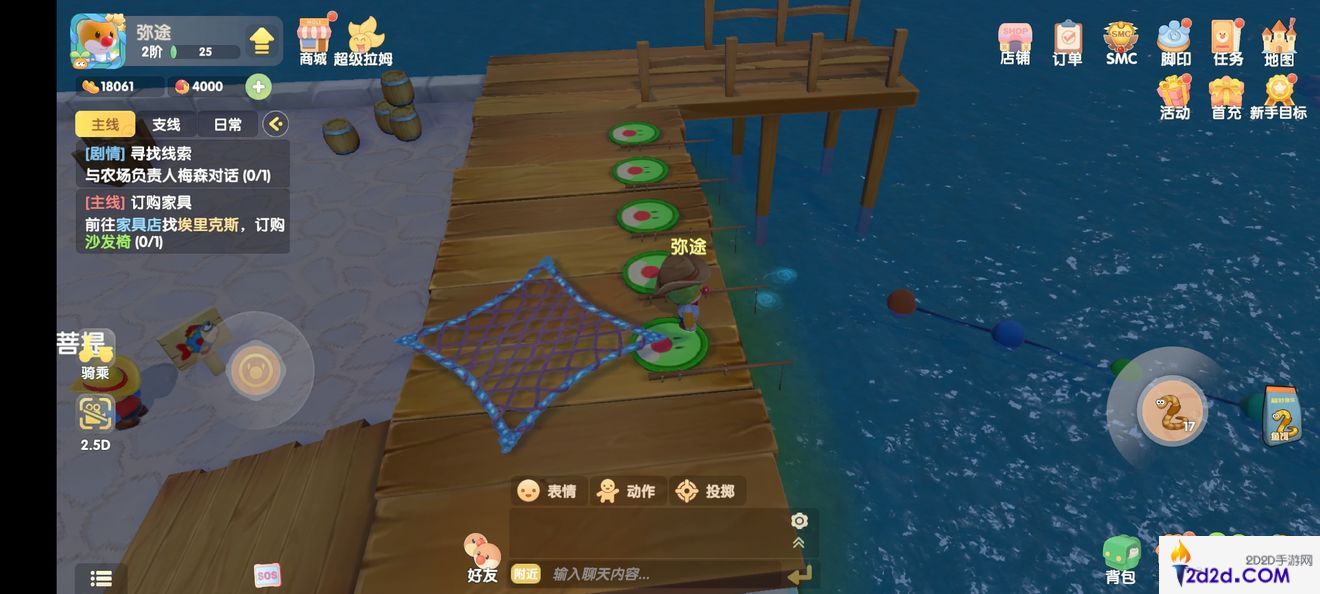
Task: Toggle the 2.5D camera view
Action: [96, 420]
